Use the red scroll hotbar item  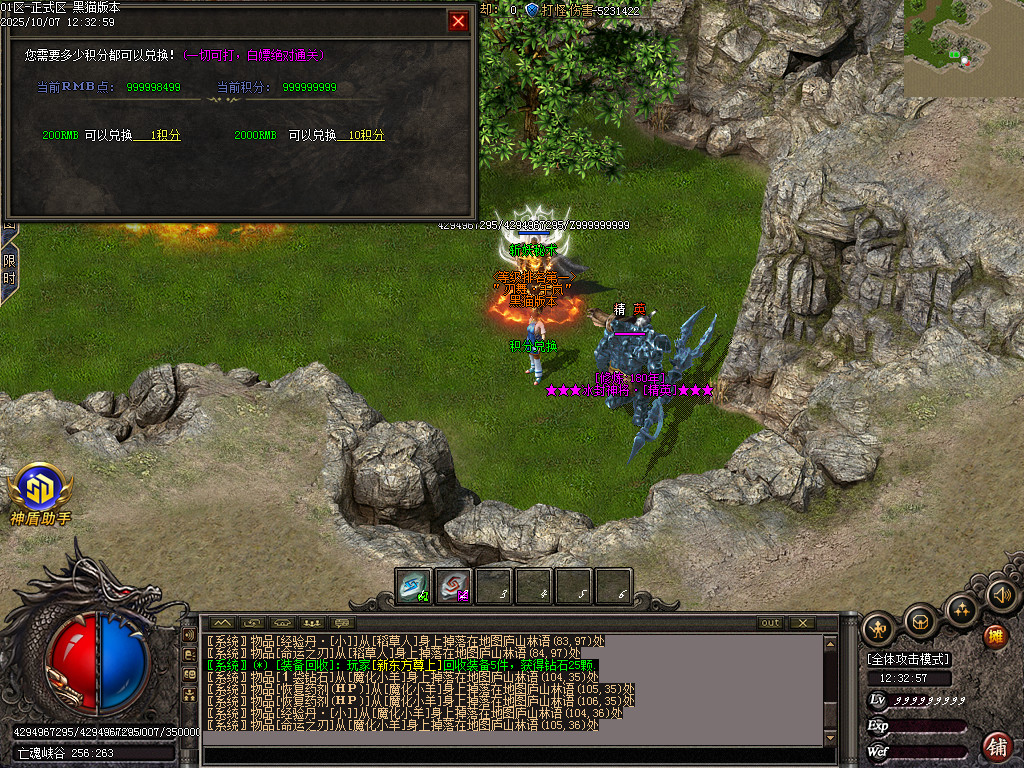coord(453,586)
